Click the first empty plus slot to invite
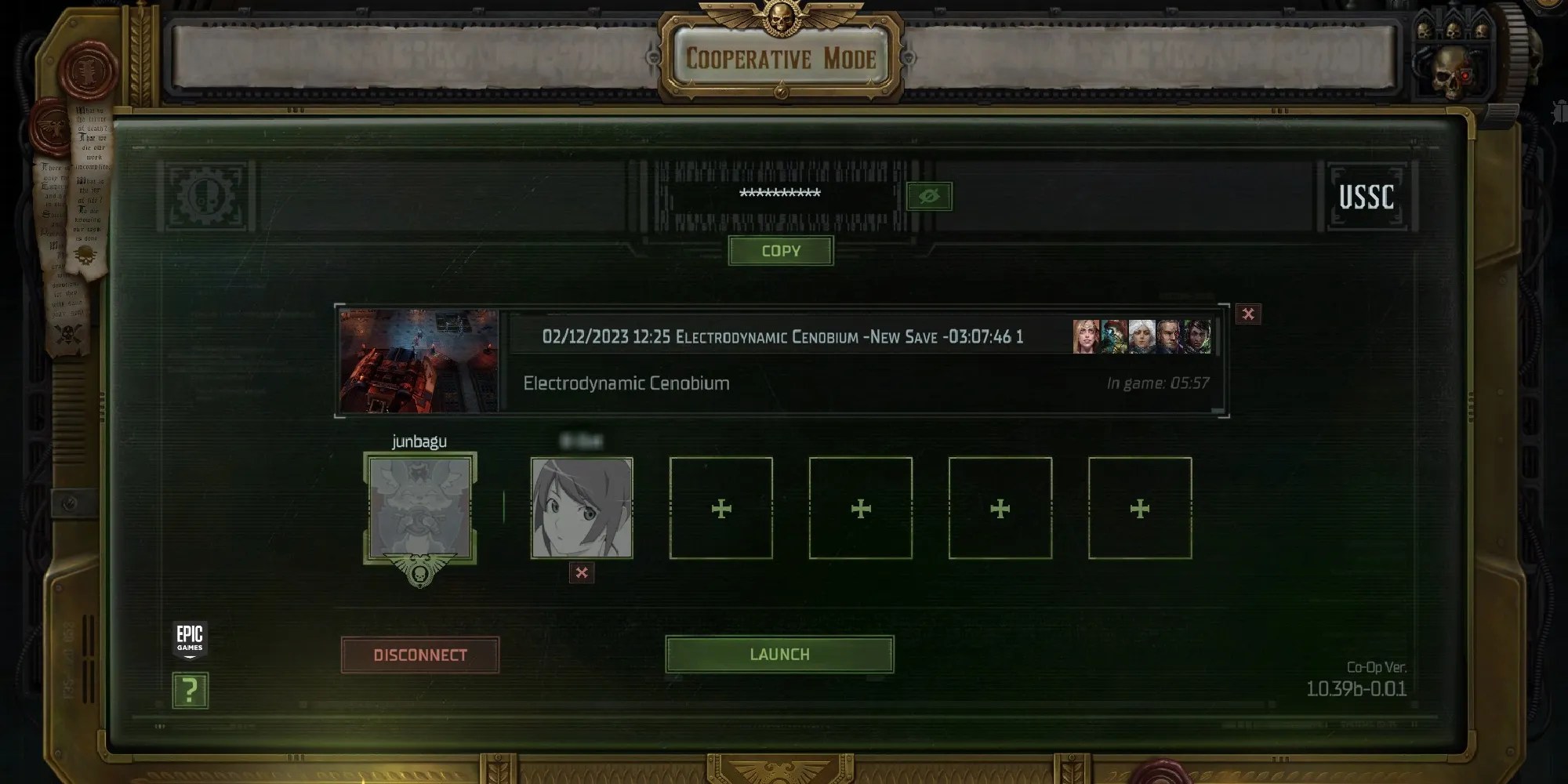Screen dimensions: 1568x784 [720, 508]
